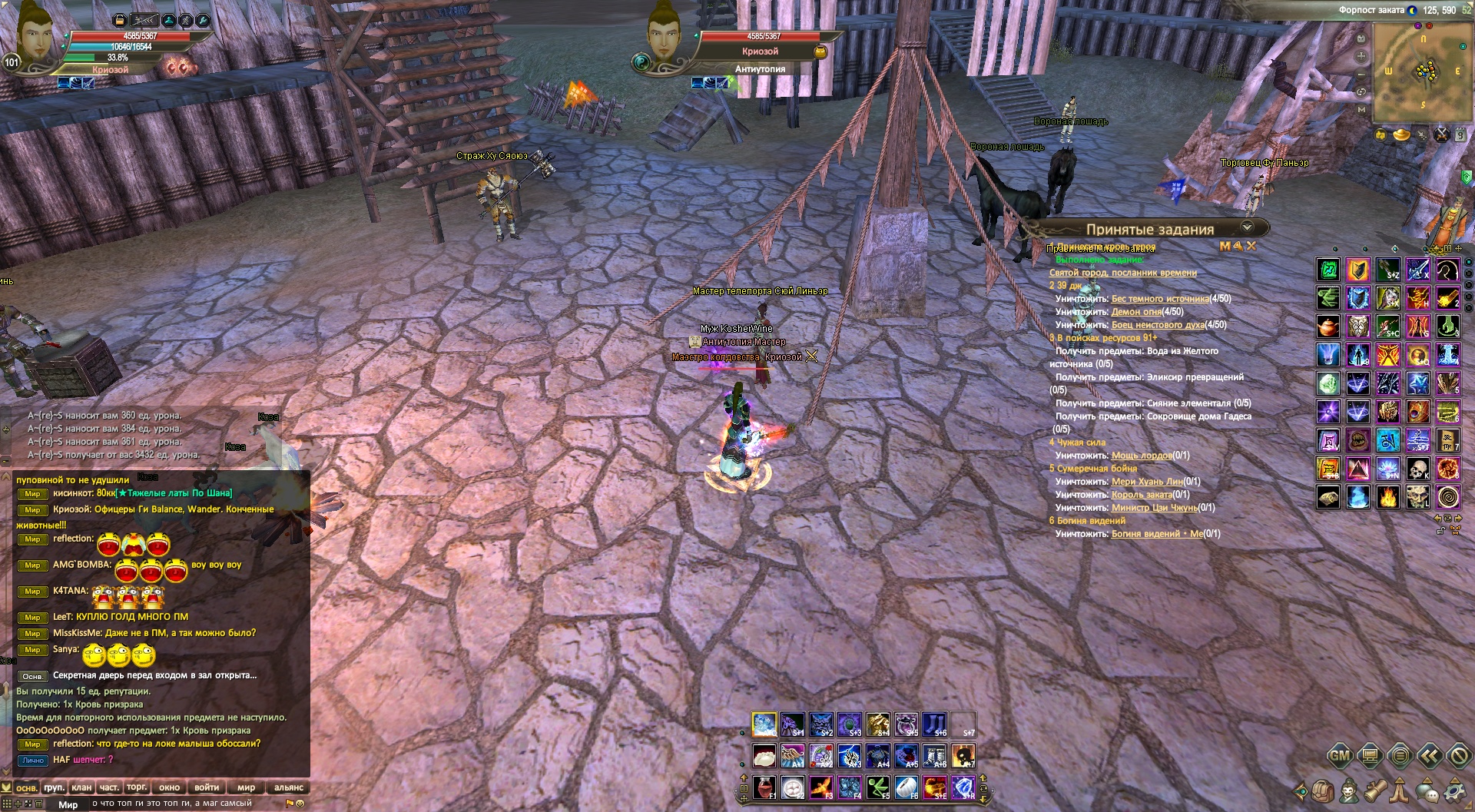
Task: Open the quest scroll journal icon
Action: click(x=1375, y=790)
